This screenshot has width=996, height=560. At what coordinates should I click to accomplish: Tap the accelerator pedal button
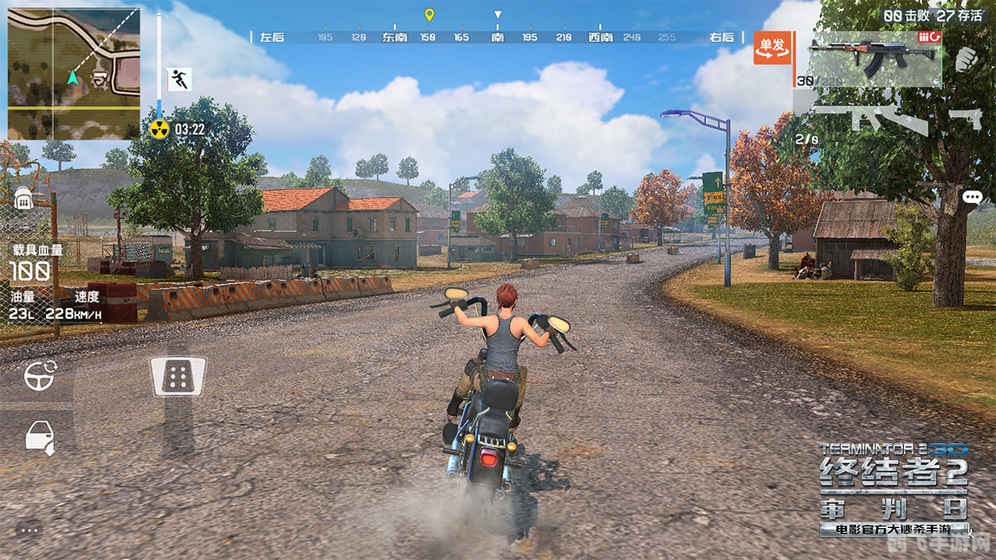(x=178, y=376)
